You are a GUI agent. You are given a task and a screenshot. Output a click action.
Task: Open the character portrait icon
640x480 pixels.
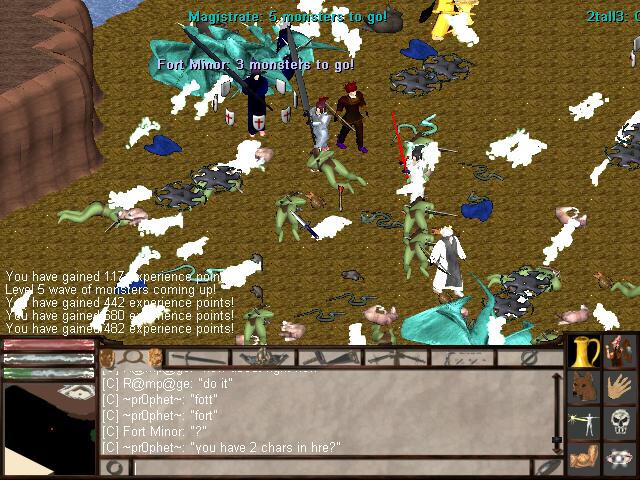[x=621, y=352]
